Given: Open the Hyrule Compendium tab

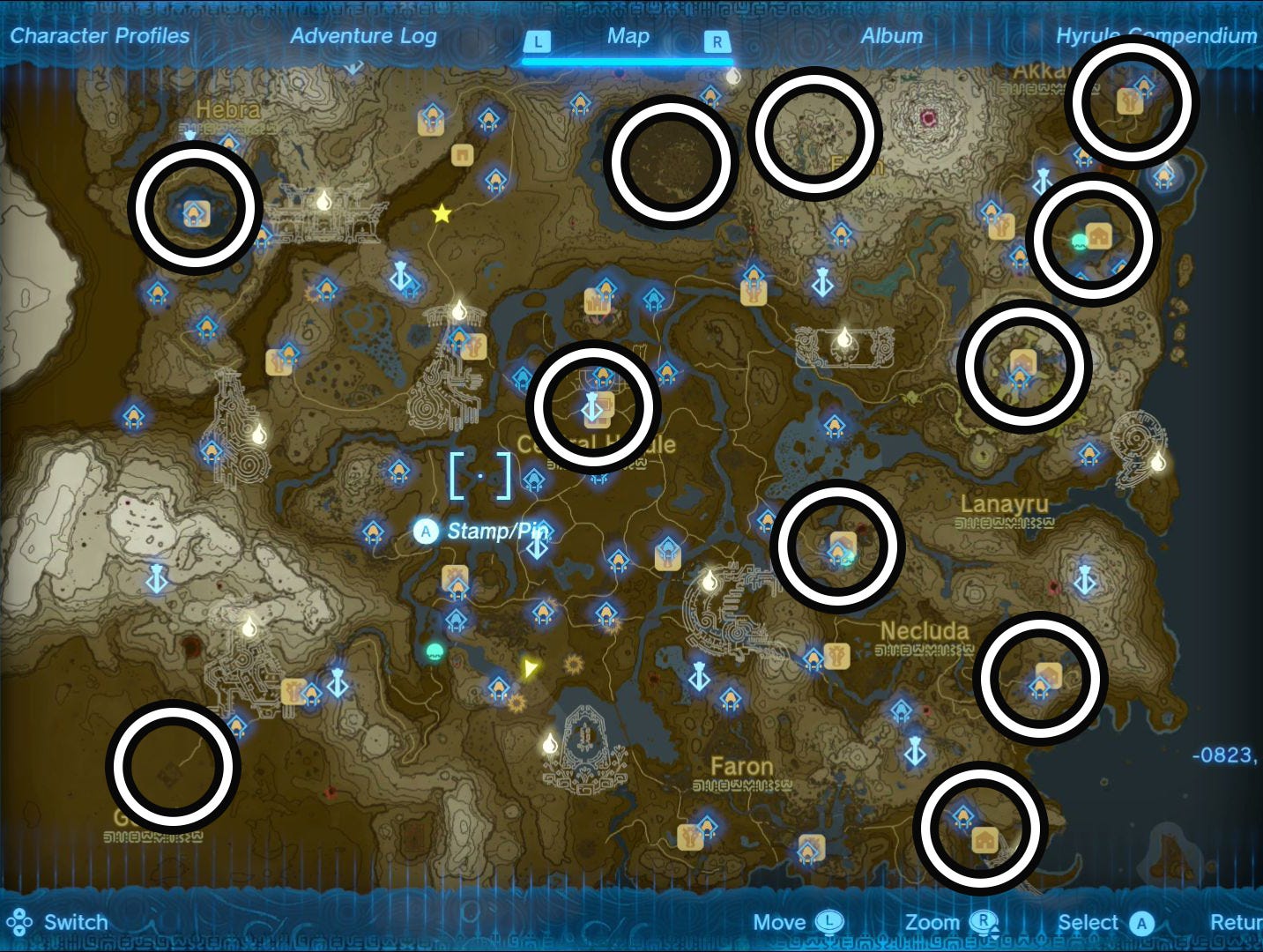Looking at the screenshot, I should point(1155,36).
